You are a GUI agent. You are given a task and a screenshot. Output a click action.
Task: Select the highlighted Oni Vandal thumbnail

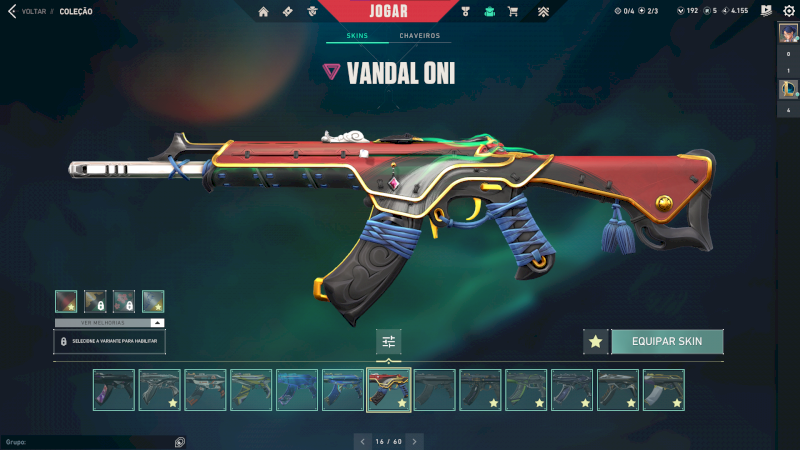(x=389, y=390)
